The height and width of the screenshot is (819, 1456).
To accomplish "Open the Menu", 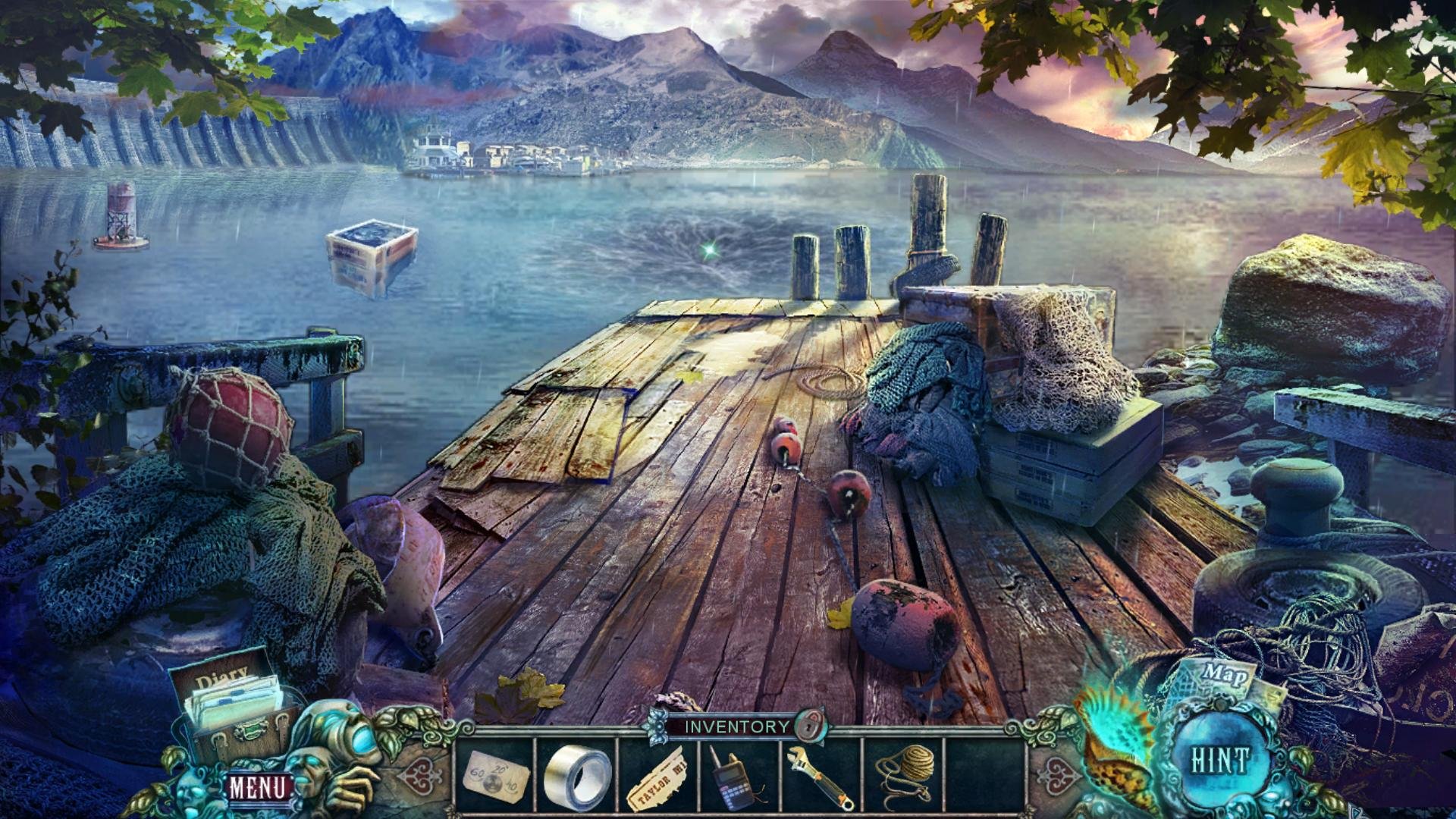I will (x=258, y=788).
